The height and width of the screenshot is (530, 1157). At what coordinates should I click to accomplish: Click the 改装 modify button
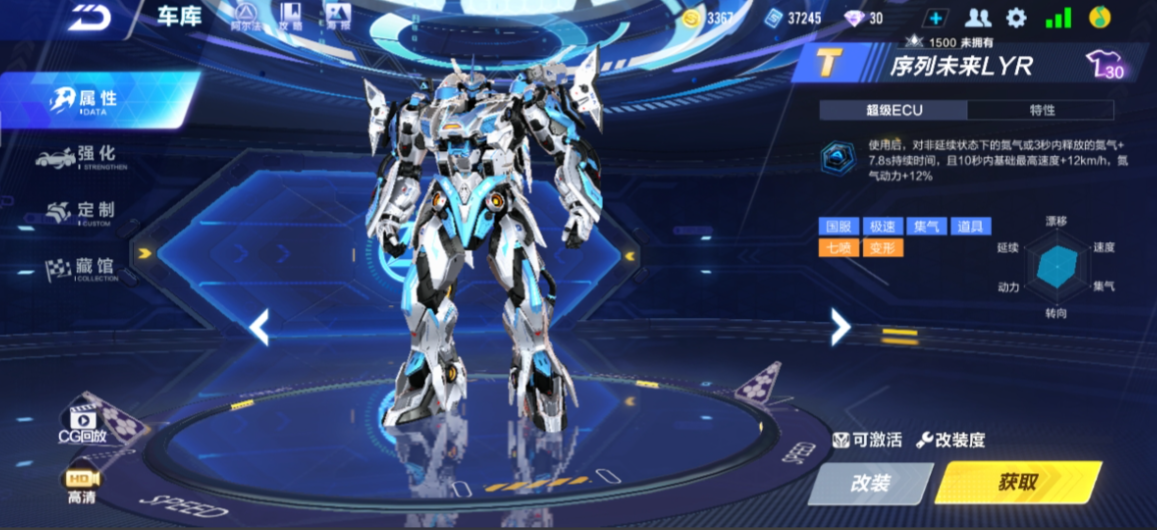[x=870, y=484]
